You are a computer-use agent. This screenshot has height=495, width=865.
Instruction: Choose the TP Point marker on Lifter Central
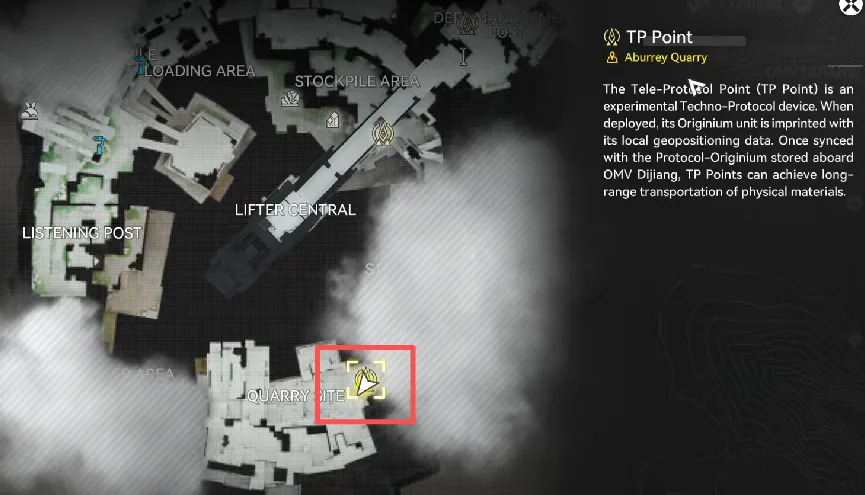(x=380, y=133)
